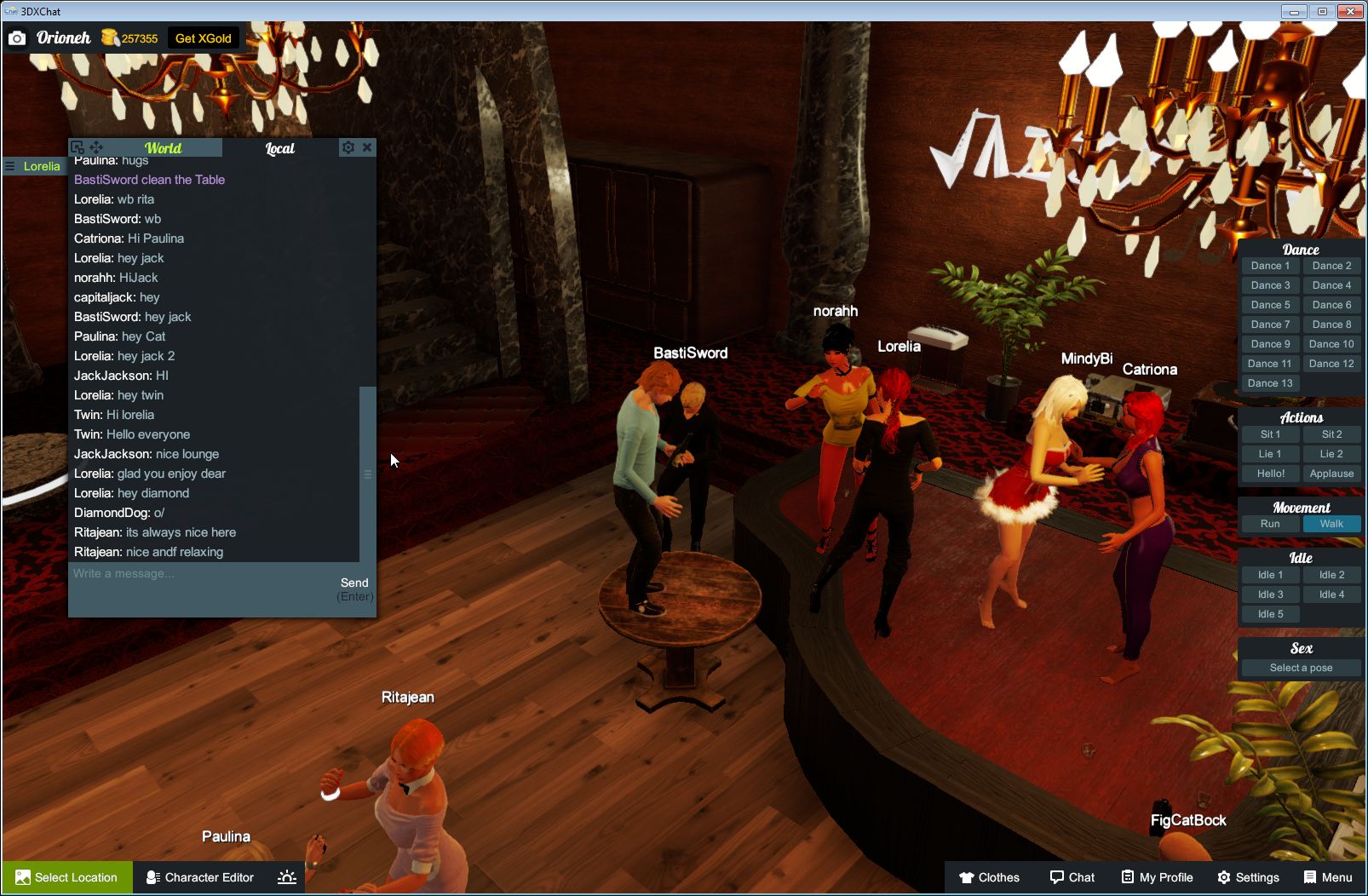Click the list icon next to Lorelia tab
Image resolution: width=1368 pixels, height=896 pixels.
9,166
